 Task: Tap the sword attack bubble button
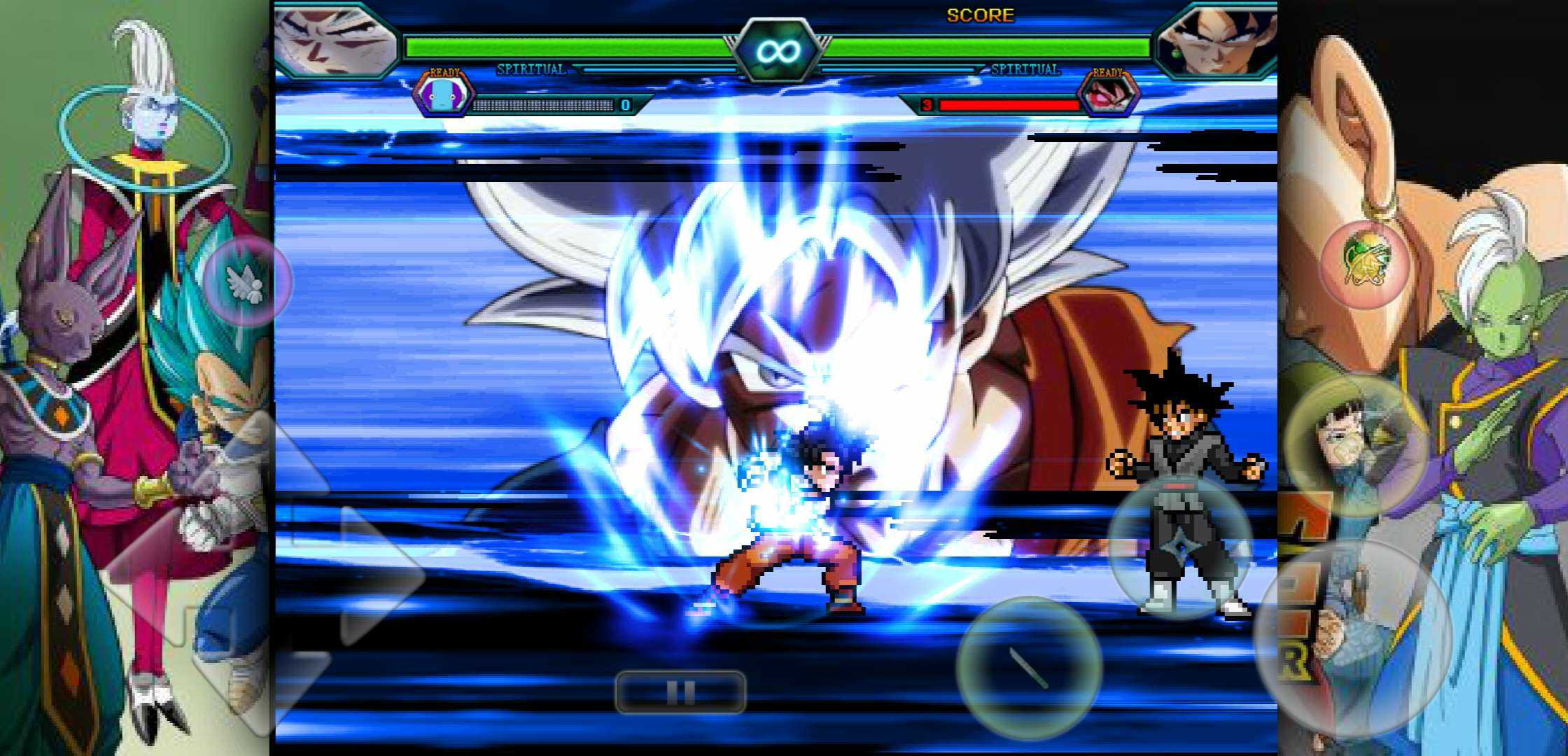[1029, 668]
